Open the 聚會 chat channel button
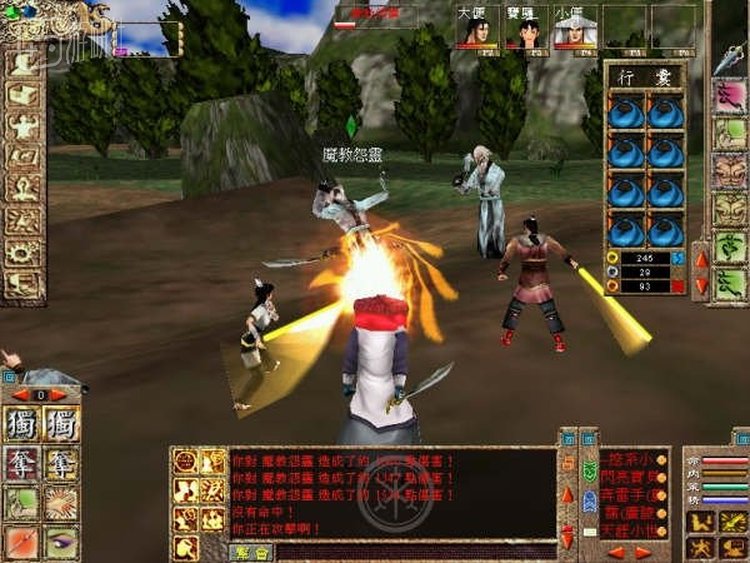750x563 pixels. click(x=251, y=551)
